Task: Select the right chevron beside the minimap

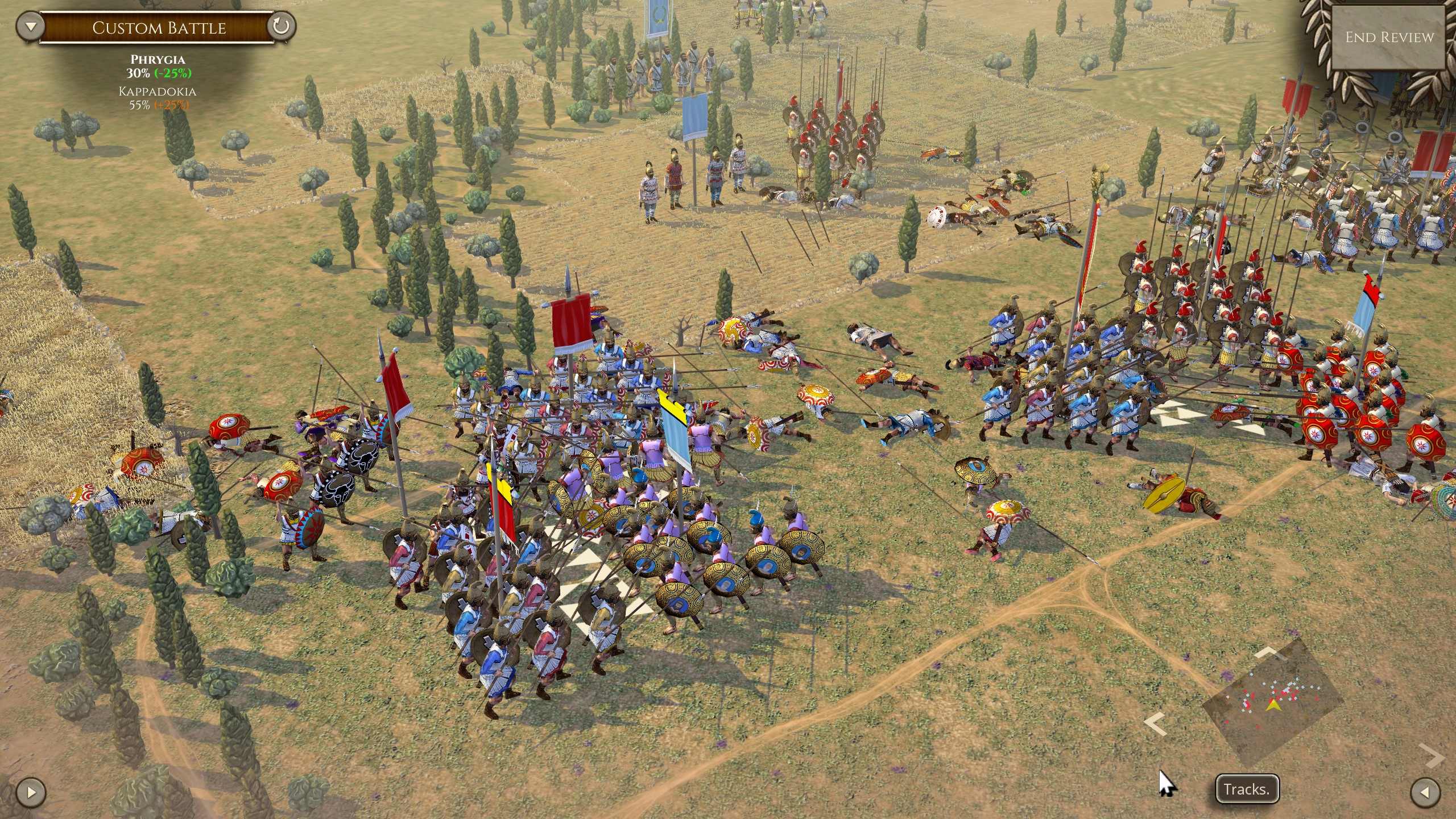Action: point(1432,756)
